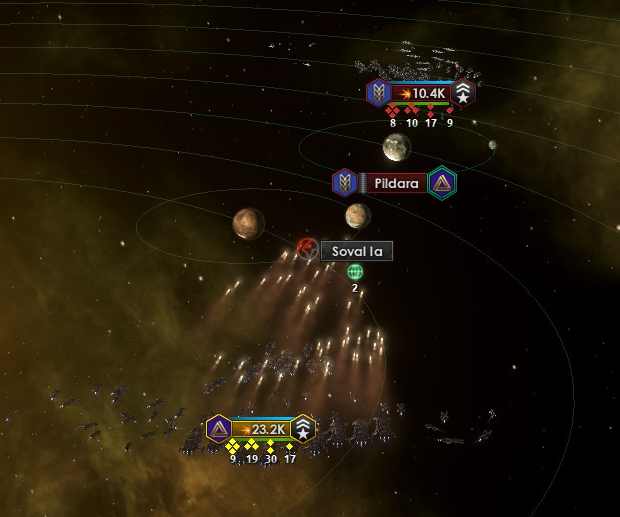Click the blue empire emblem beside Pildara

pos(345,183)
